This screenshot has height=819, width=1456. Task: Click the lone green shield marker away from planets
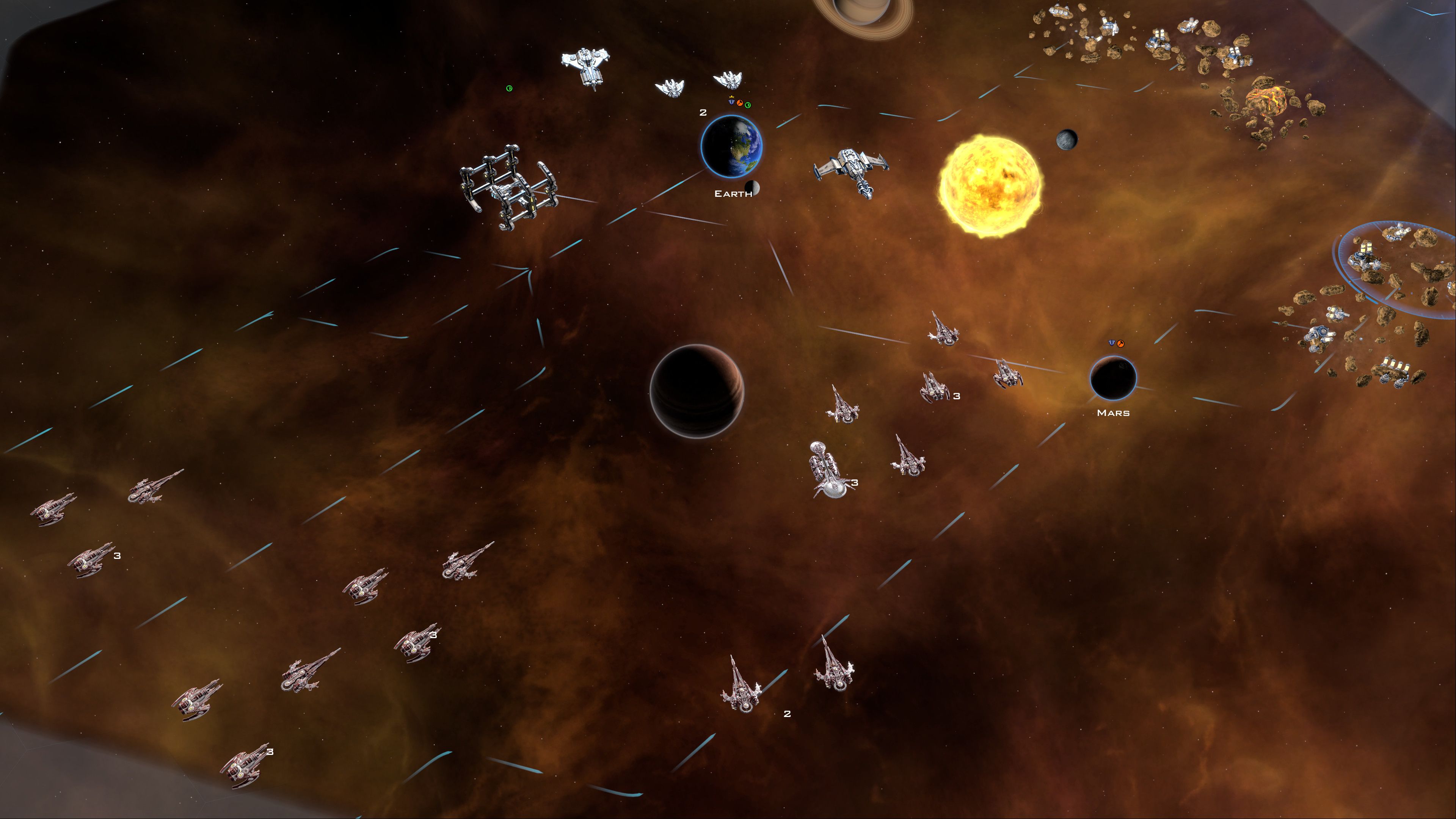(x=509, y=88)
